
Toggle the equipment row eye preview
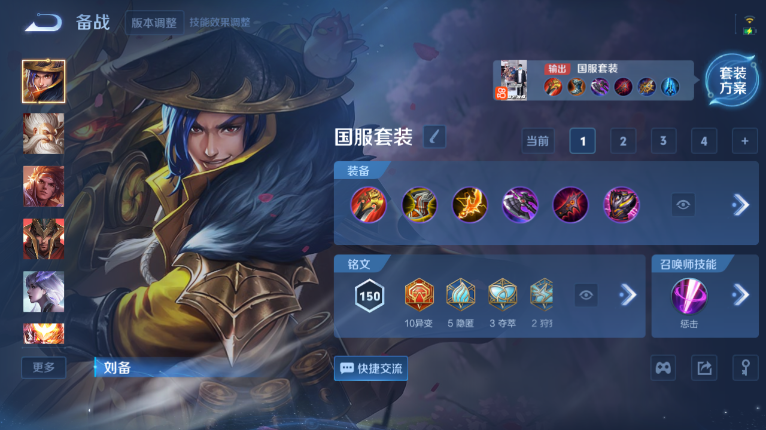(683, 204)
